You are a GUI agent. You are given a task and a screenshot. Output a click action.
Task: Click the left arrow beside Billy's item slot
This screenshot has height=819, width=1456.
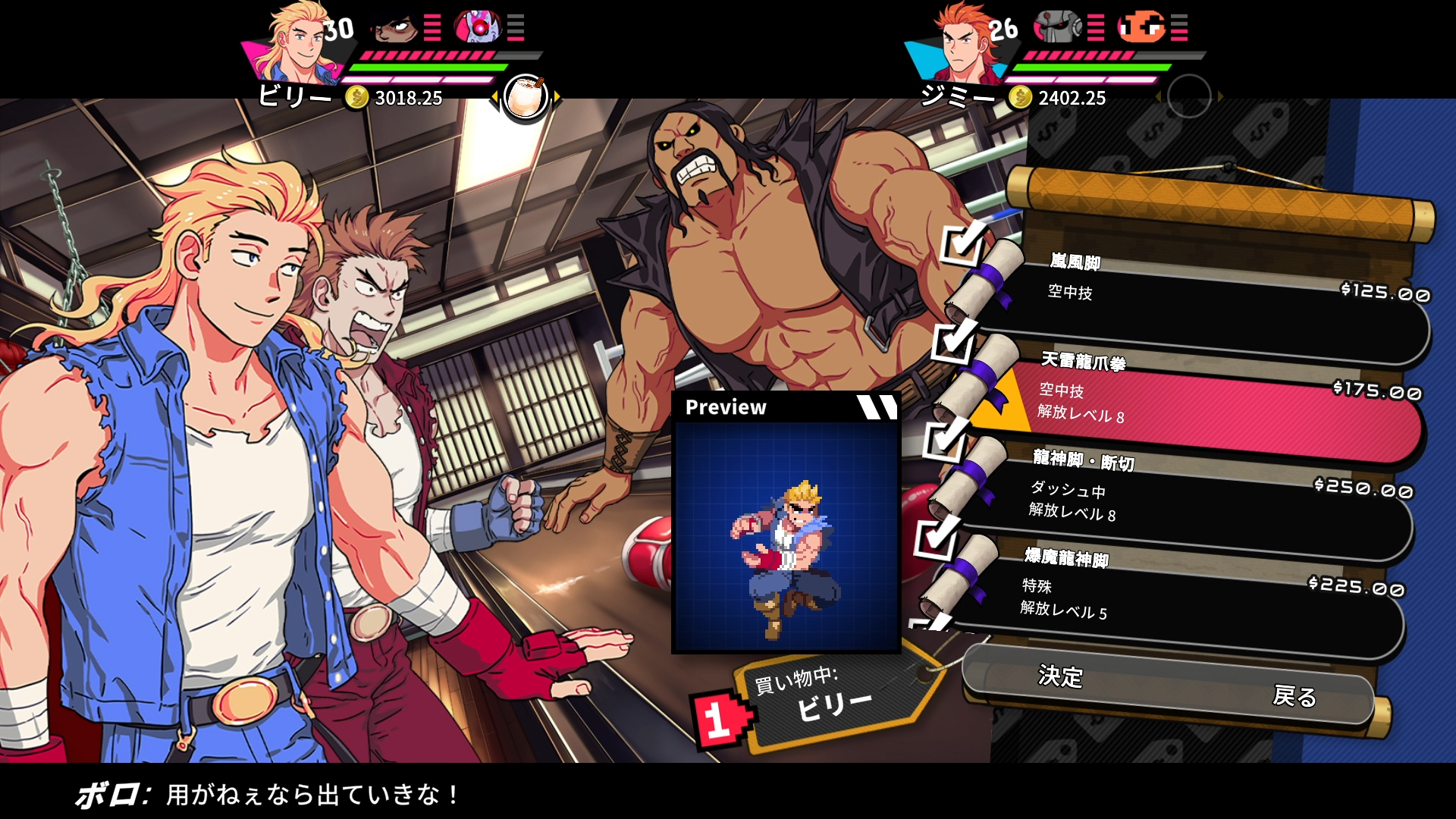click(497, 96)
